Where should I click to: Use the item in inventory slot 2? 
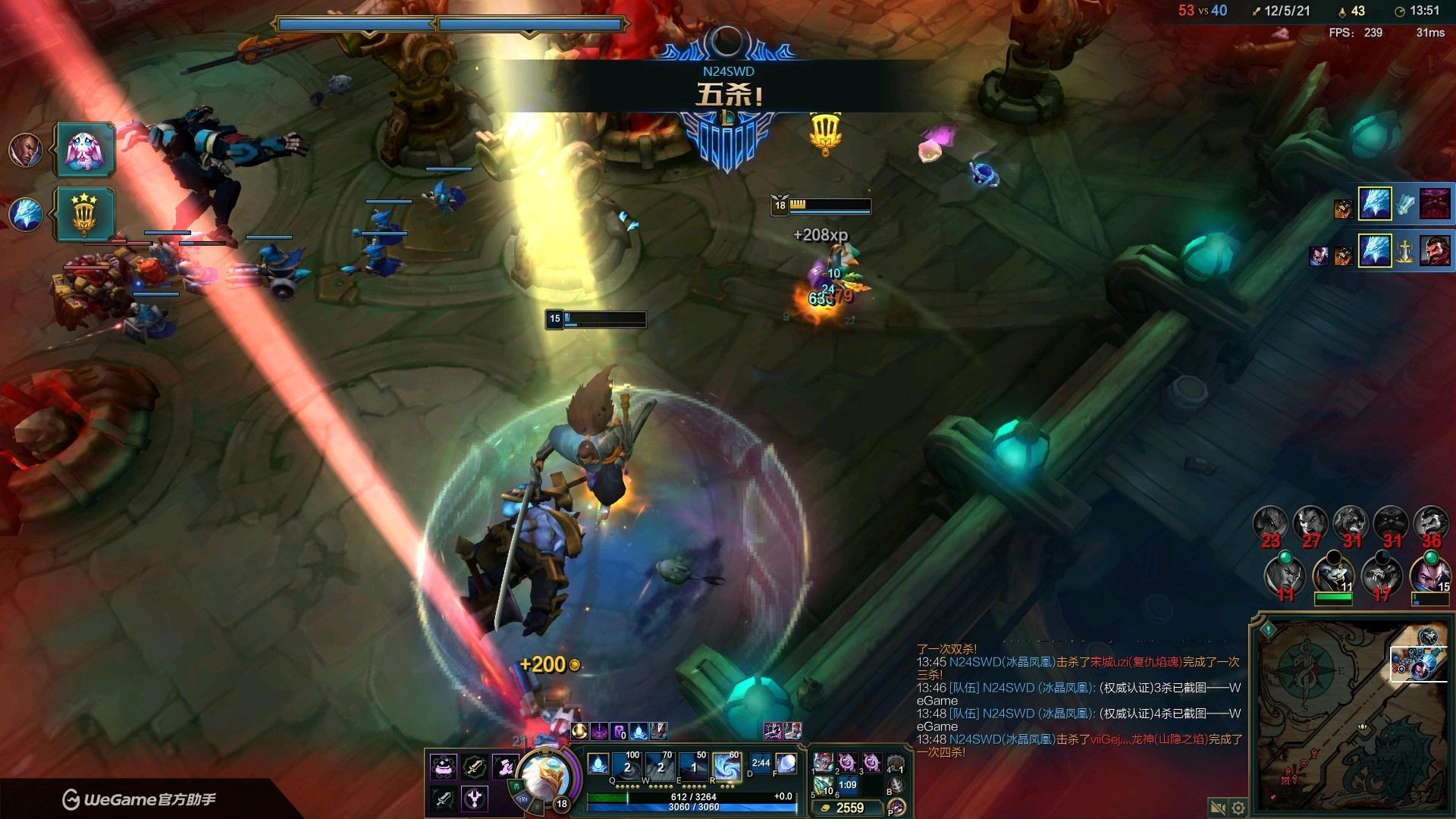point(847,762)
